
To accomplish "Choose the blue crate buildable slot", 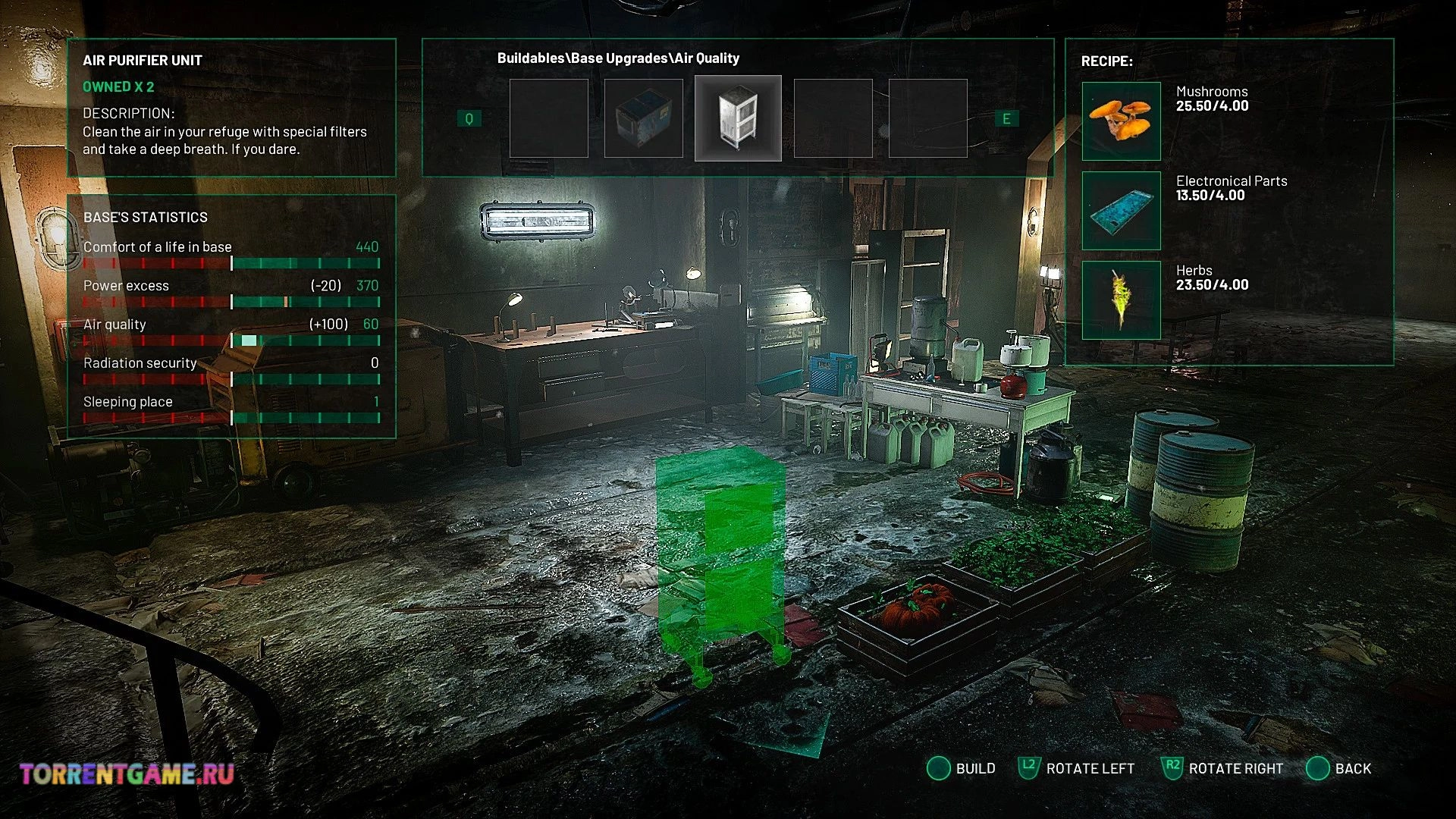I will (x=643, y=118).
